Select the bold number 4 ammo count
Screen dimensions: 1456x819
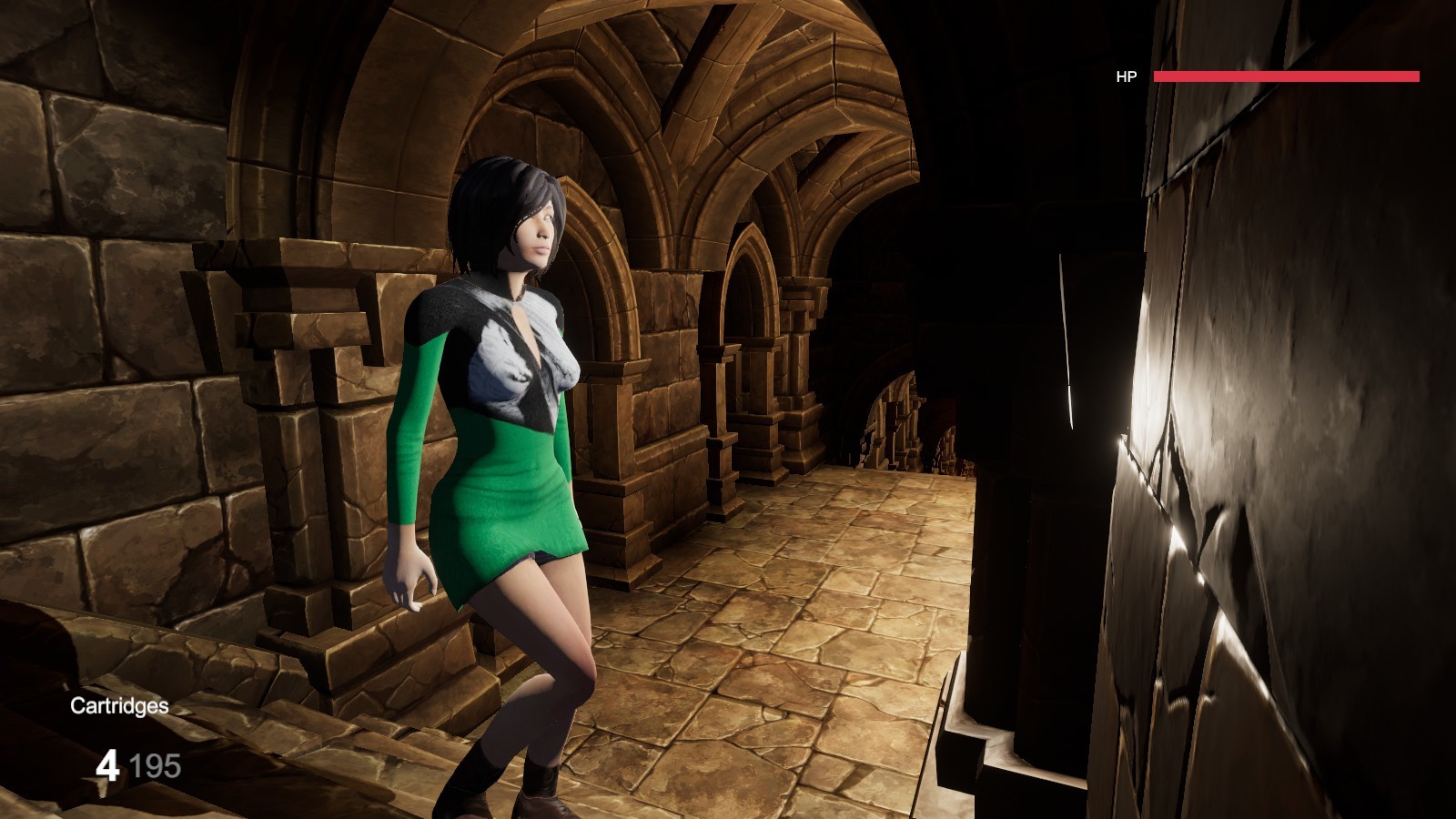(108, 765)
